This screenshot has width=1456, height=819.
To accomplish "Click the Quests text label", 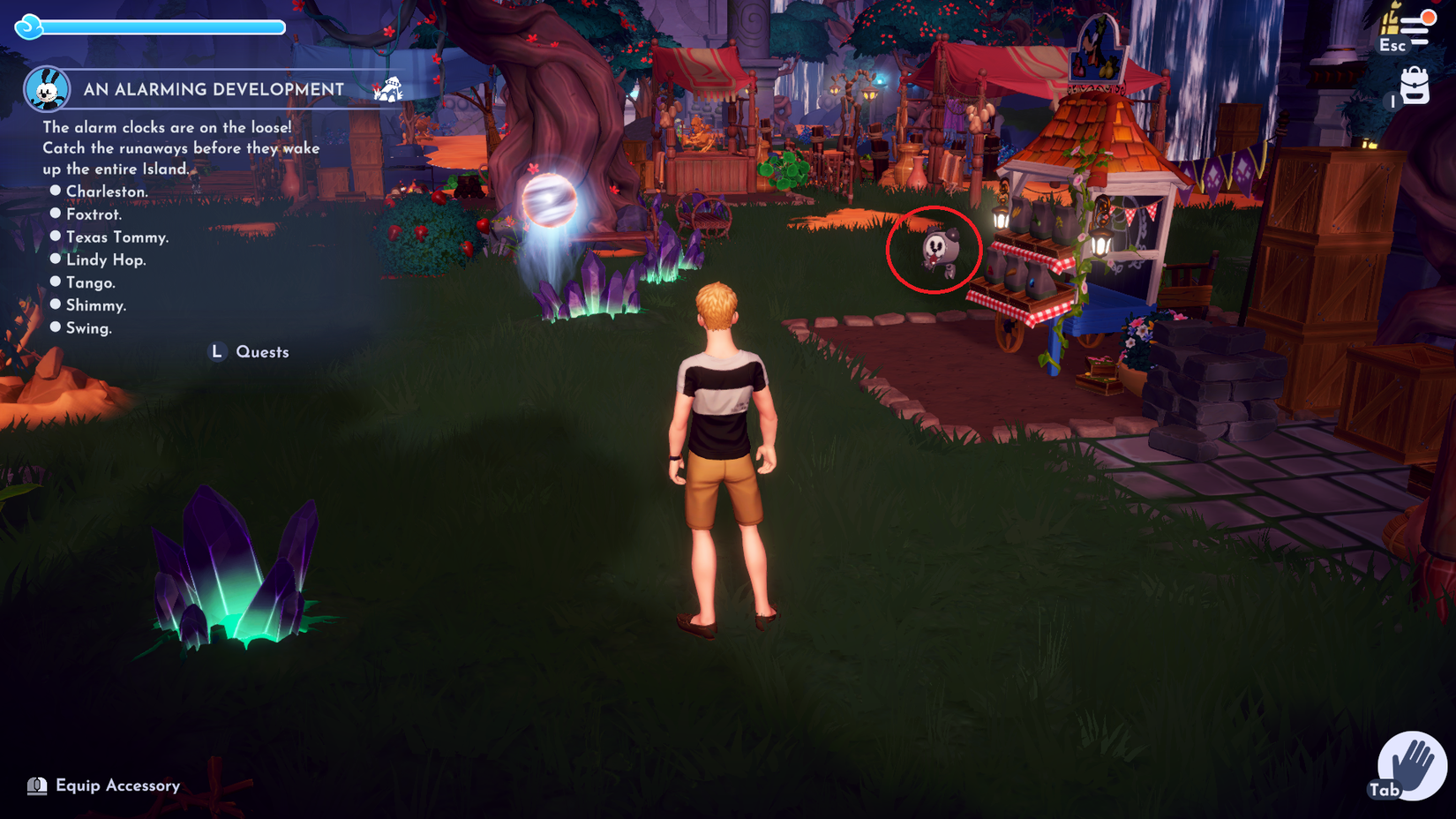I will [x=262, y=351].
